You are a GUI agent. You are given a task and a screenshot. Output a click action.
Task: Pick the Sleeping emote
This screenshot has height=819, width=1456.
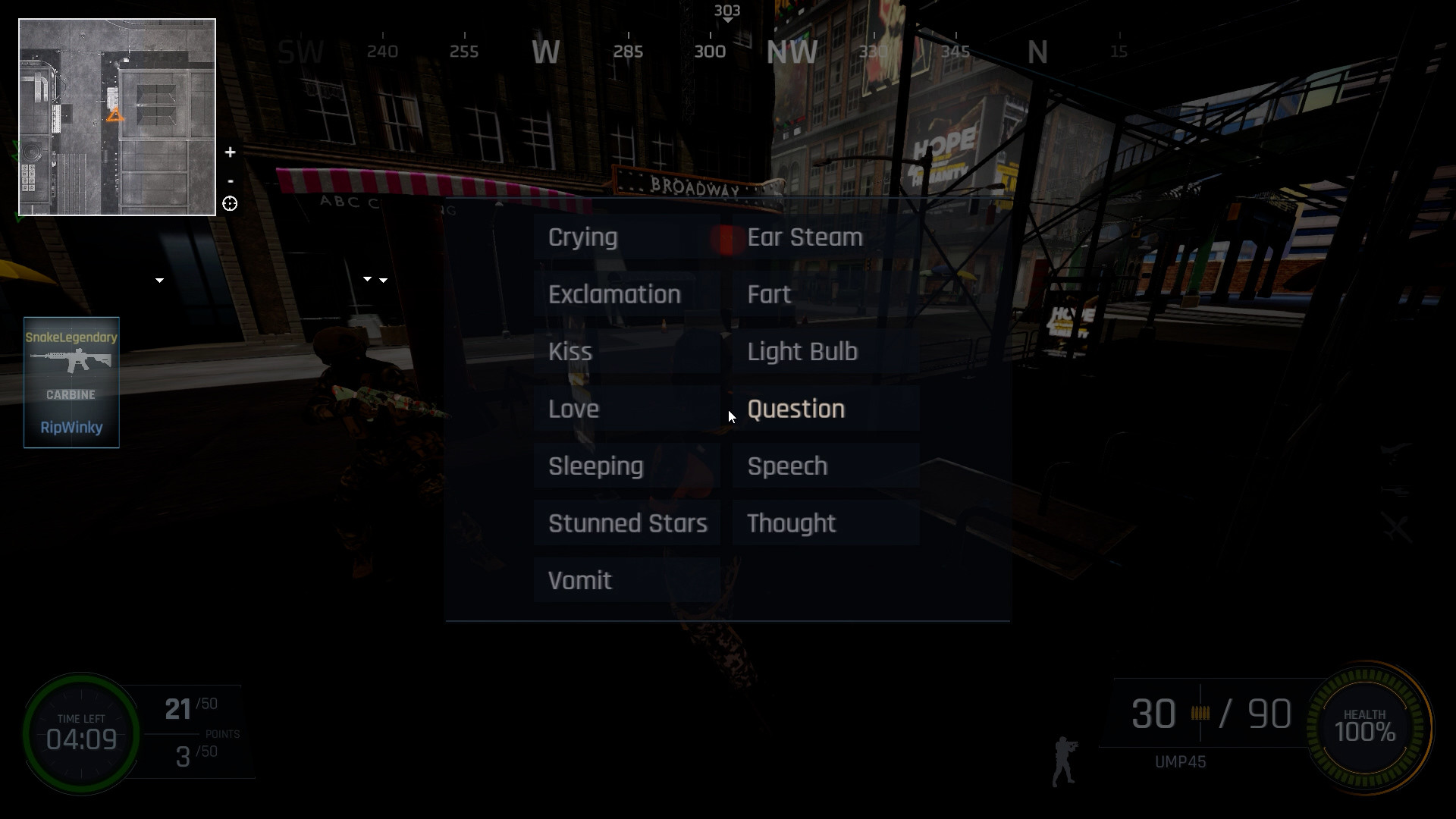[x=595, y=466]
